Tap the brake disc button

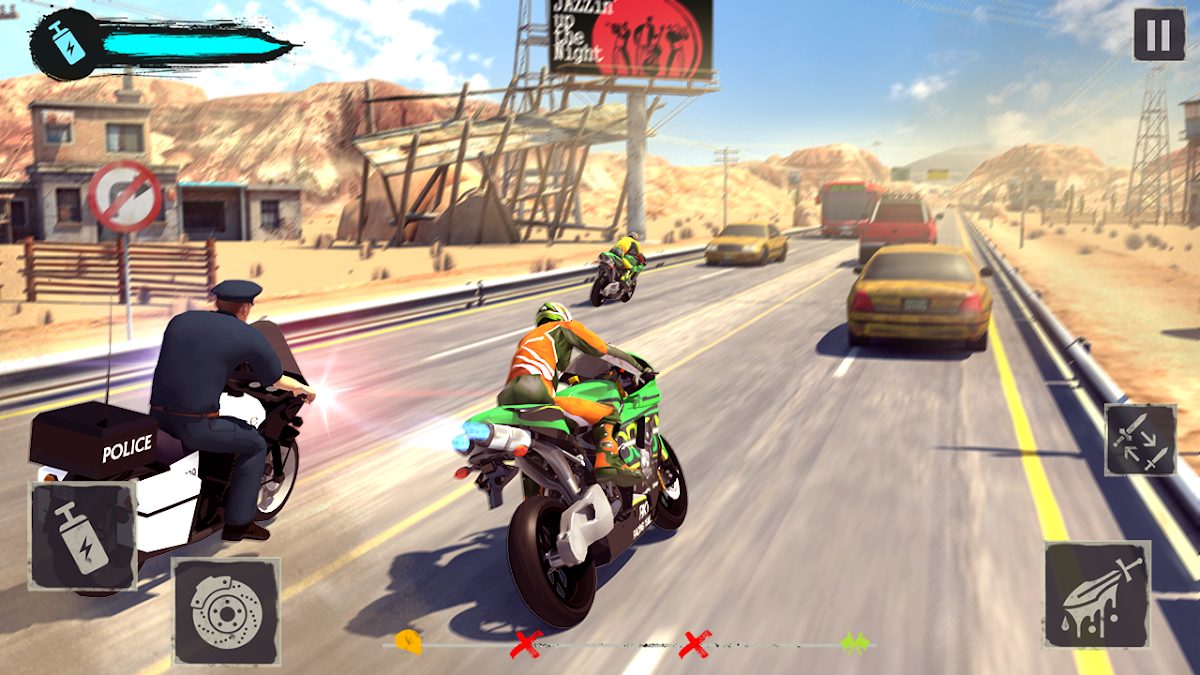[x=226, y=611]
